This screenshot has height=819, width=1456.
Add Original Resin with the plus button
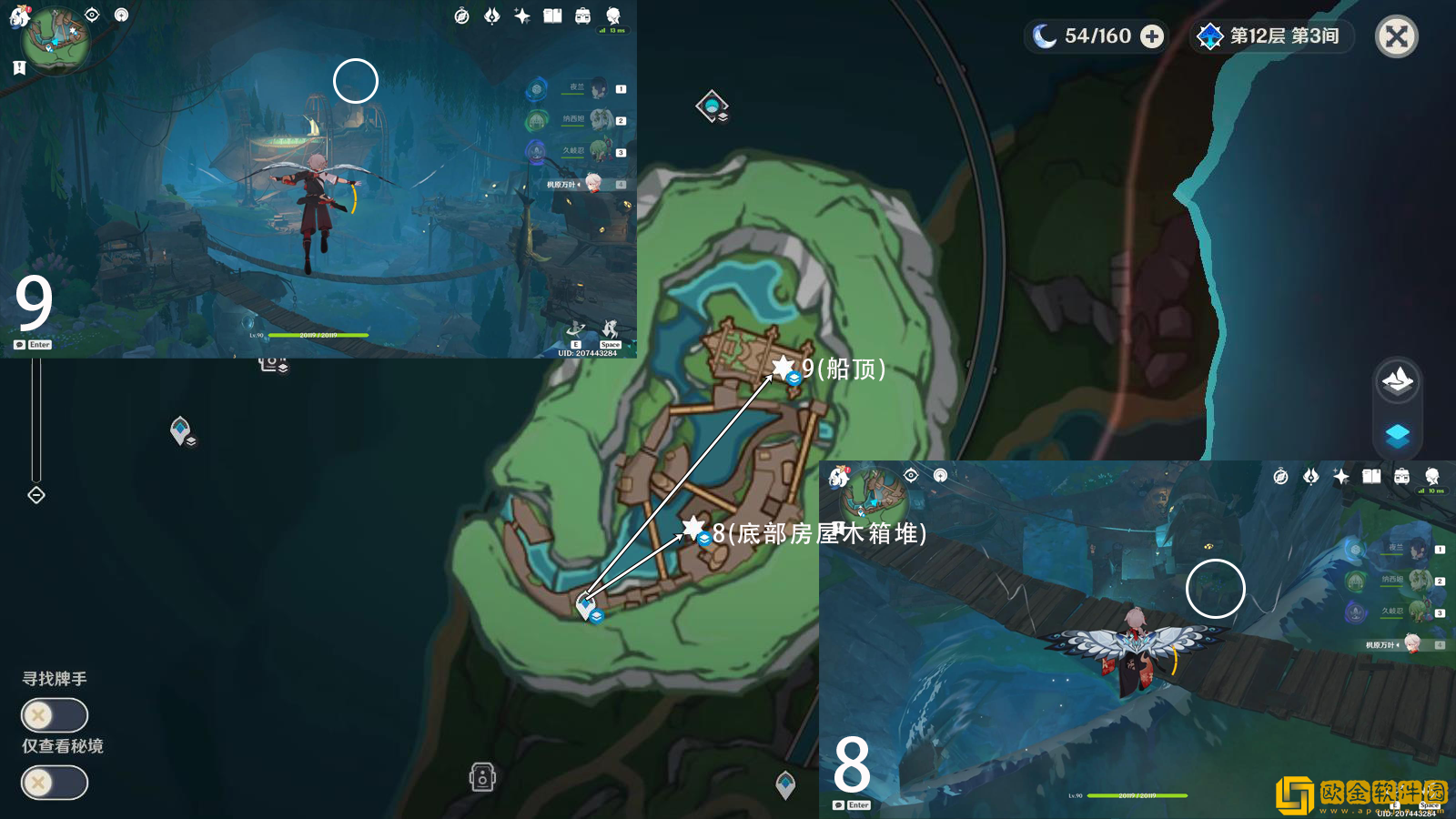[1152, 36]
